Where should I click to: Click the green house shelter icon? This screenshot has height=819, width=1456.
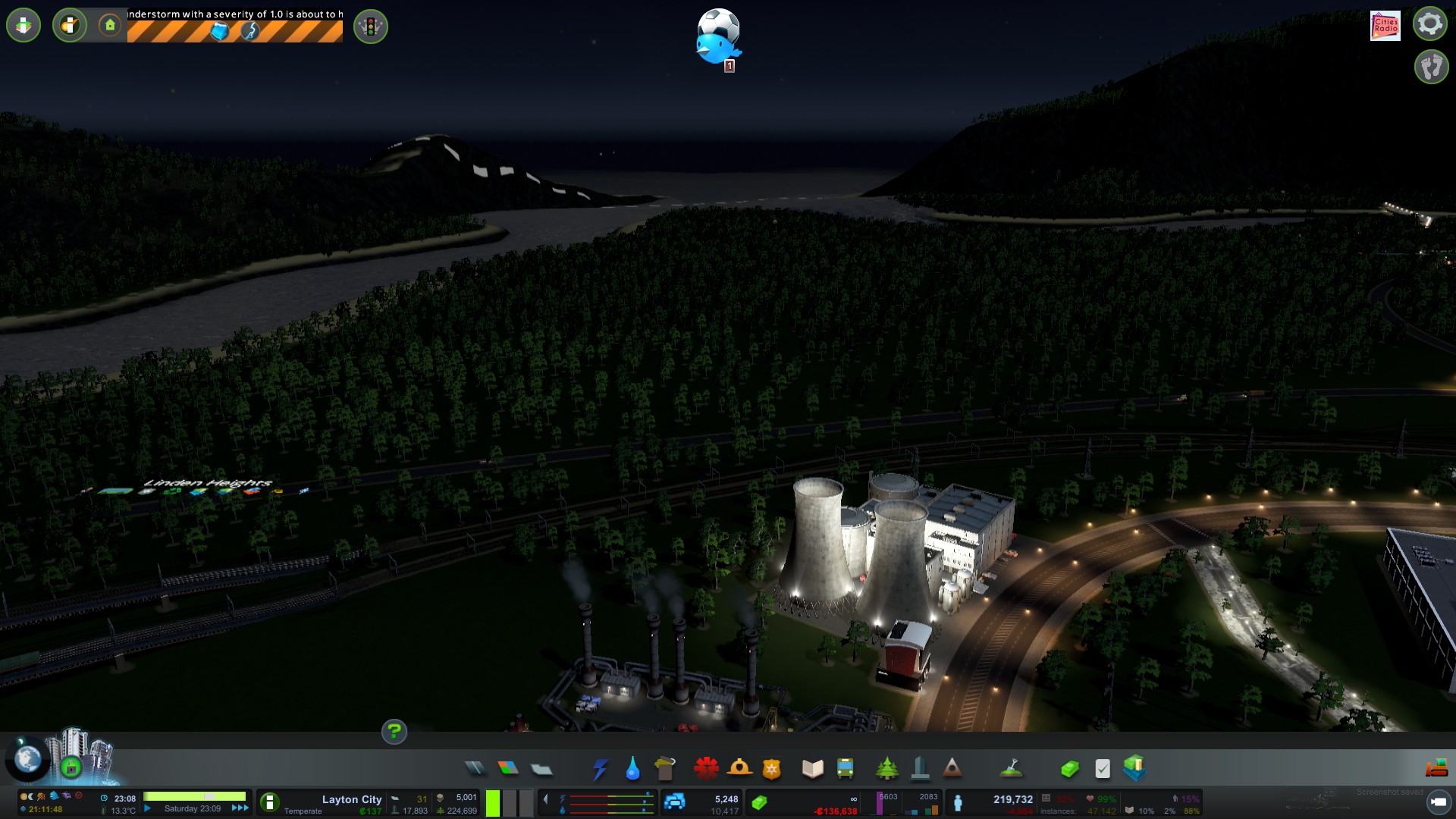coord(110,26)
